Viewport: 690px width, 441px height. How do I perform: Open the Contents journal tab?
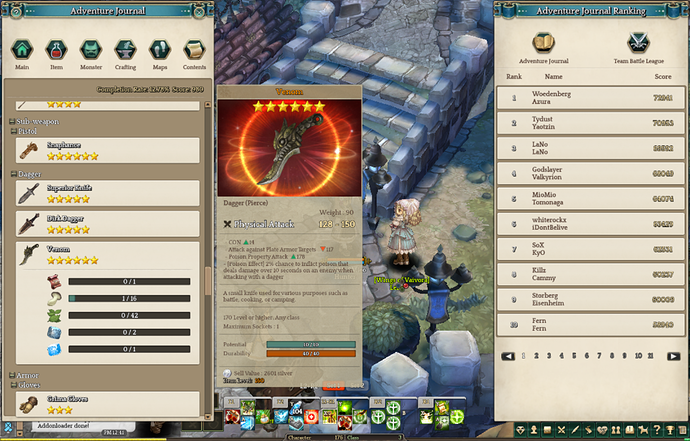194,52
